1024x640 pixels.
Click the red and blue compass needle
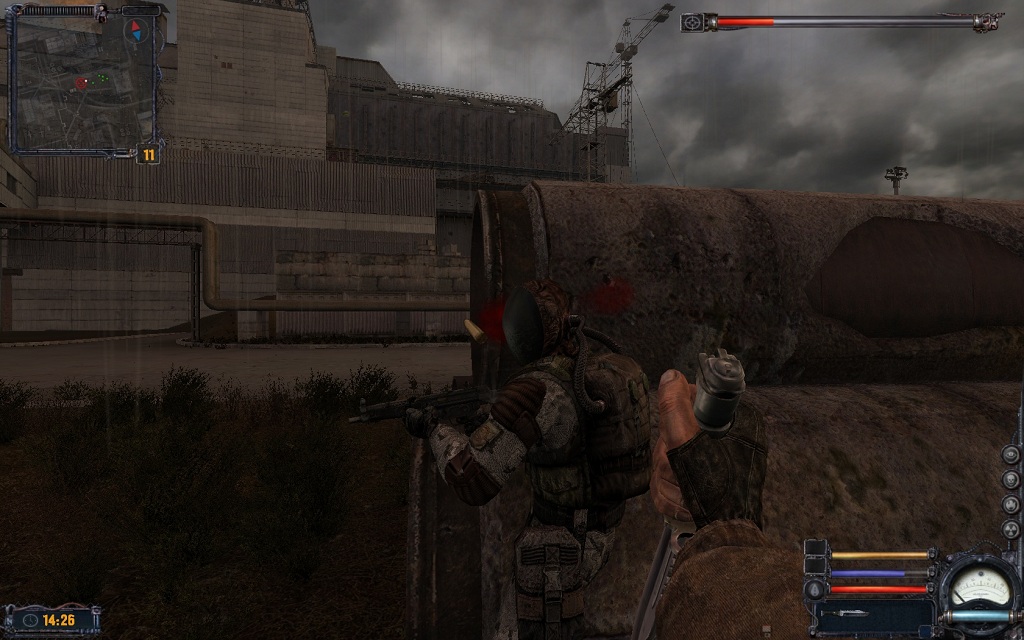click(x=134, y=30)
